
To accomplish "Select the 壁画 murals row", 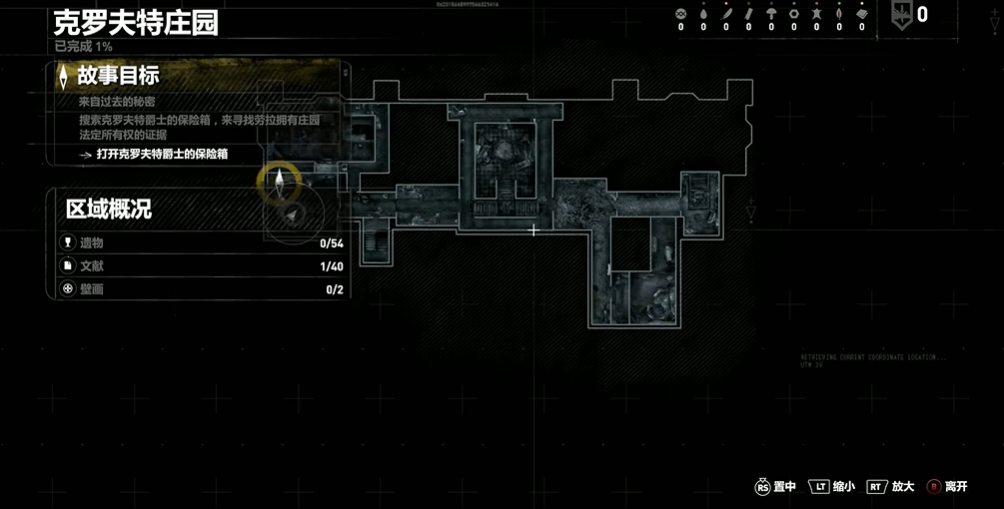I will [198, 290].
